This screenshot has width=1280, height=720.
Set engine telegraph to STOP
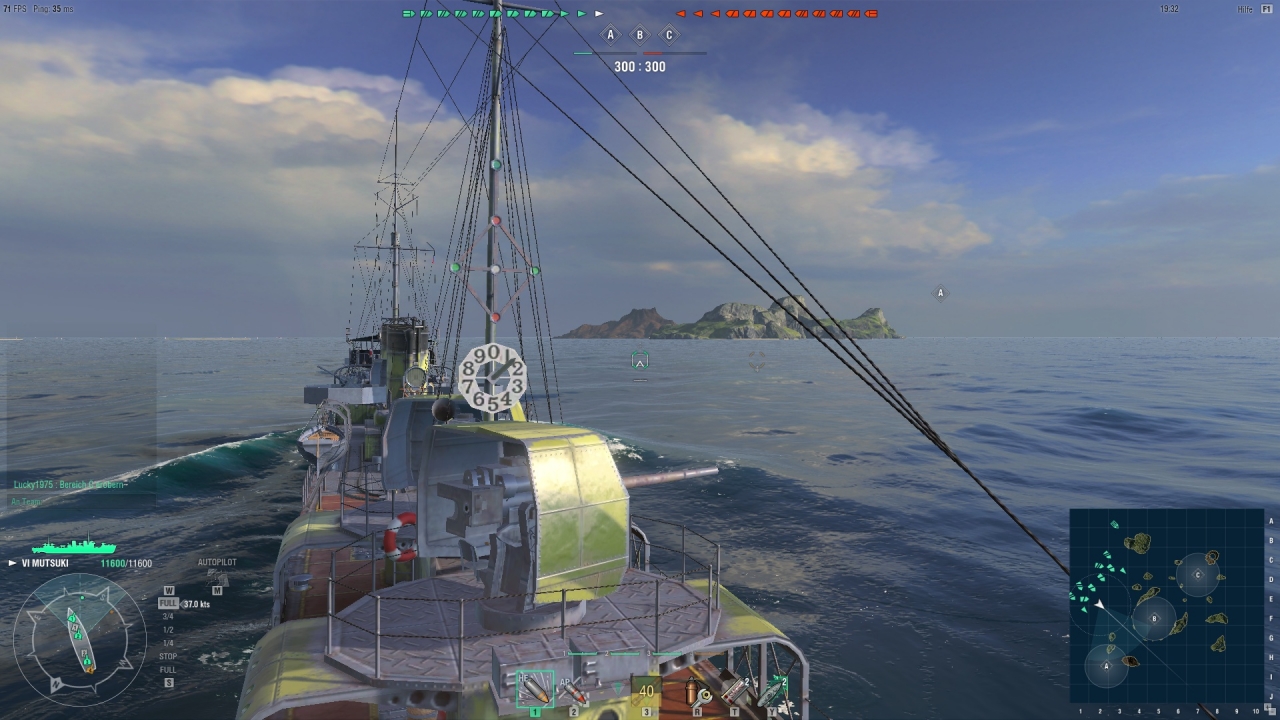(x=168, y=656)
